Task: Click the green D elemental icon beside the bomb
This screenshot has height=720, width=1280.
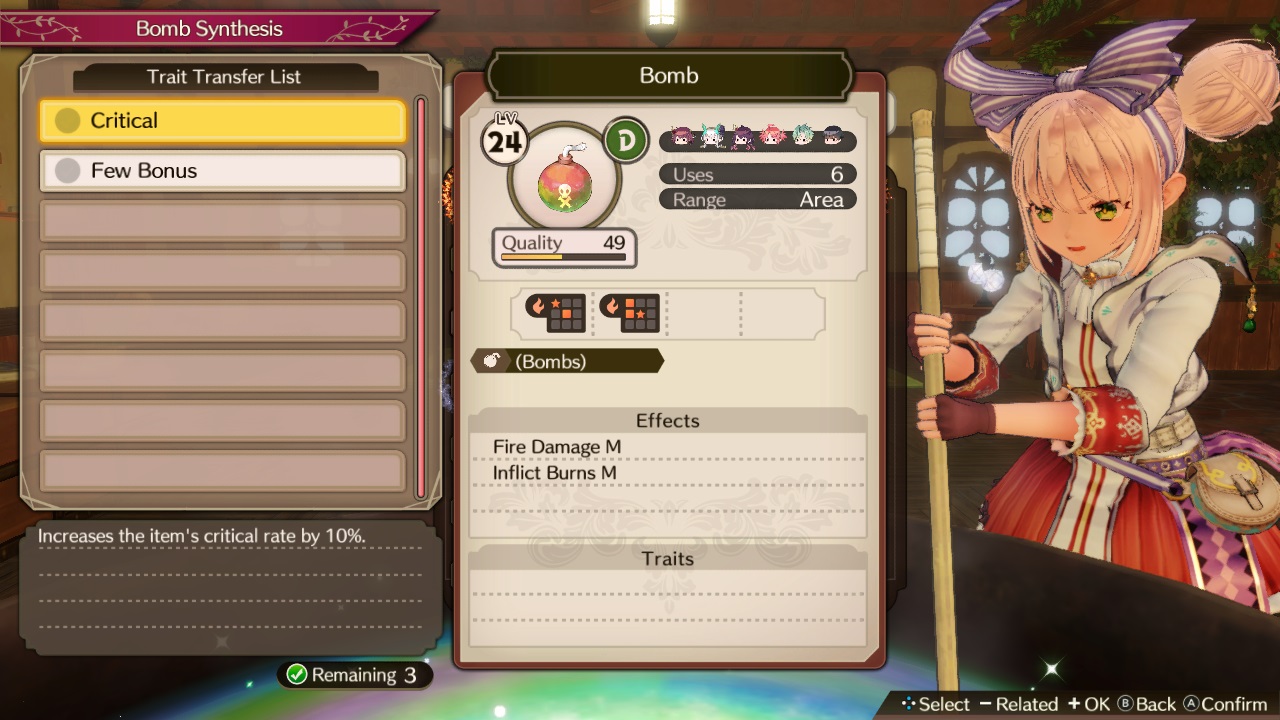Action: point(628,139)
